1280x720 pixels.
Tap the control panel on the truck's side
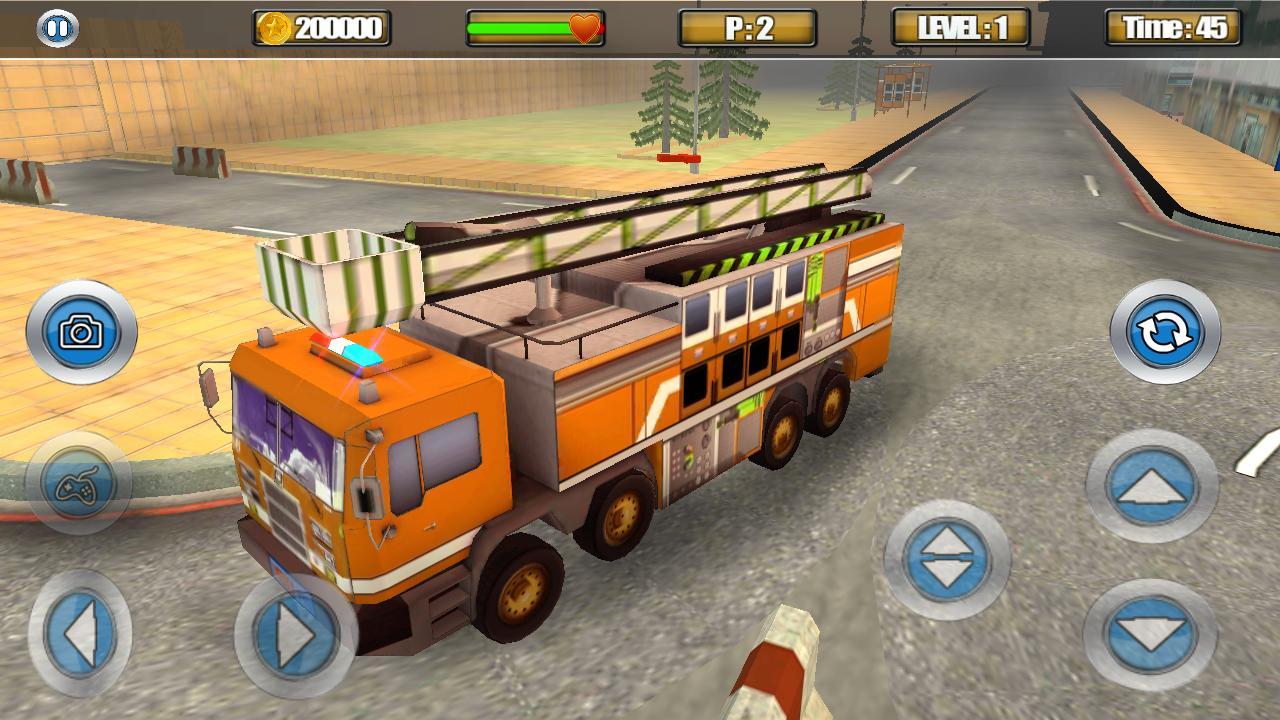tap(692, 460)
